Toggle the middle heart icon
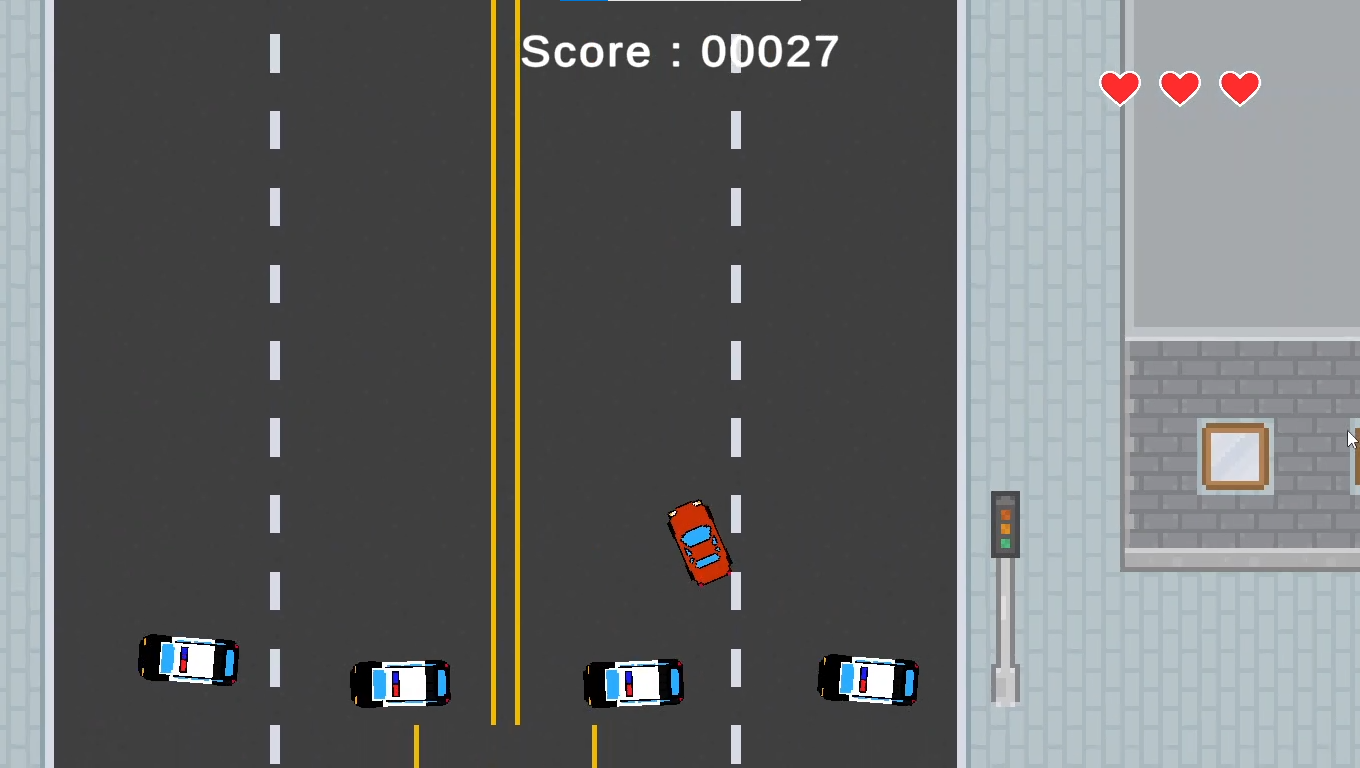Screen dimensions: 1360x768 pyautogui.click(x=1179, y=88)
